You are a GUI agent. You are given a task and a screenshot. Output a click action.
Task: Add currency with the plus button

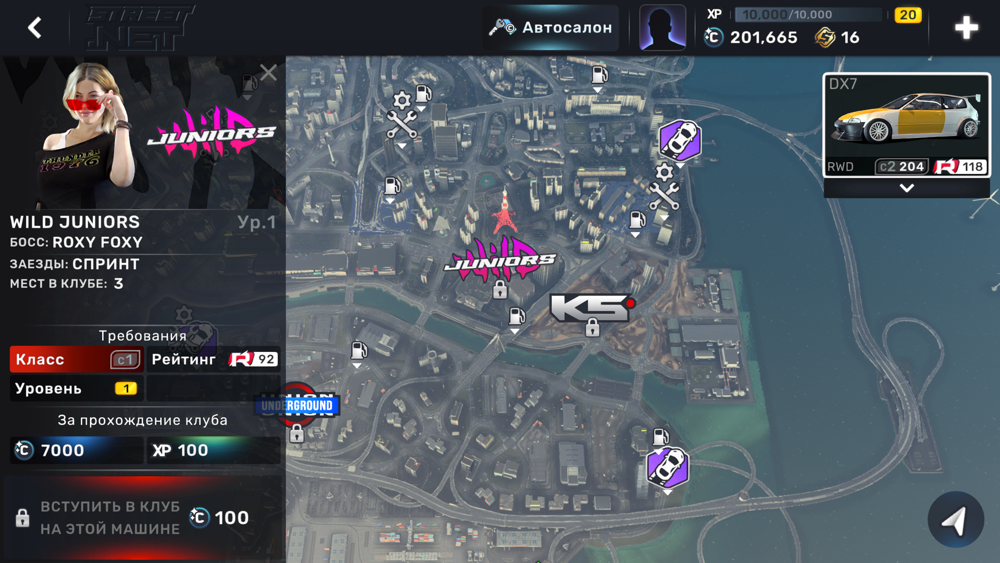[966, 28]
